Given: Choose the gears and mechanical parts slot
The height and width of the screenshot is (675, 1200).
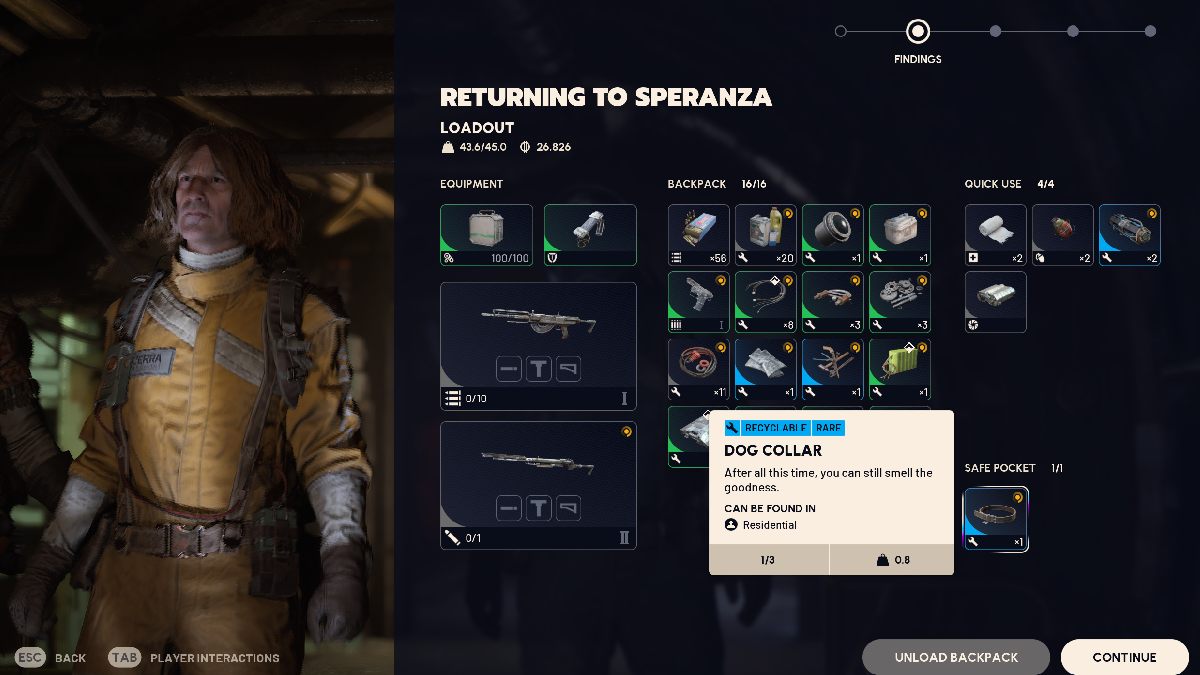Looking at the screenshot, I should point(899,302).
